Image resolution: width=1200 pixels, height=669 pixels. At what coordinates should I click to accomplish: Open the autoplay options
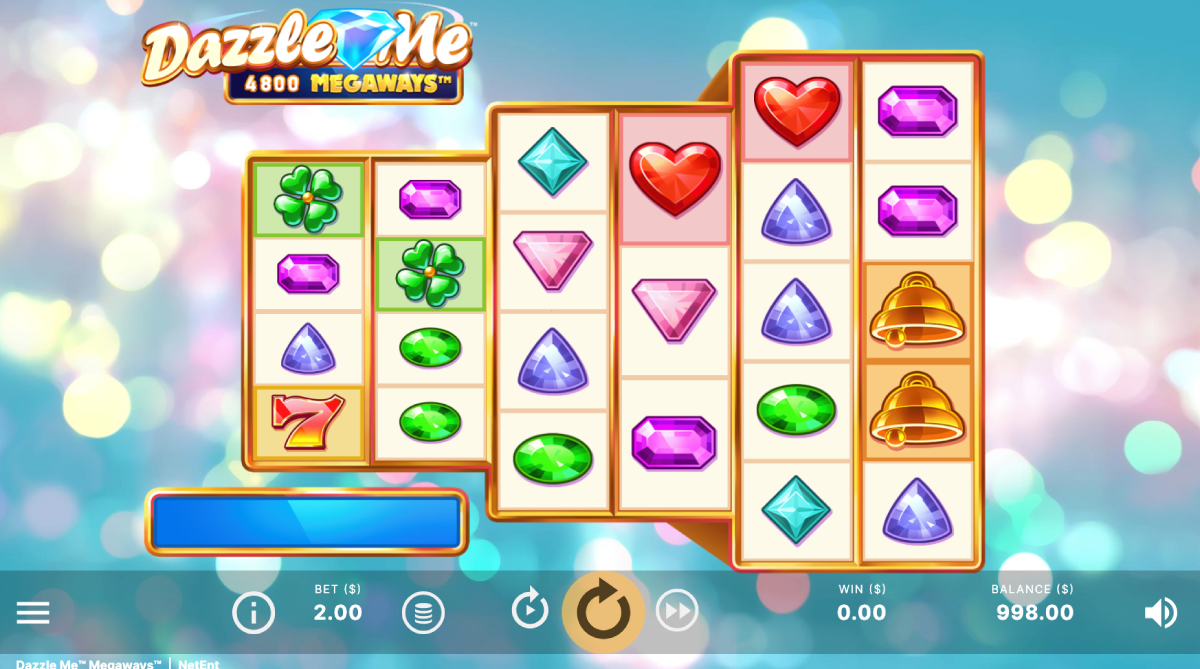tap(530, 609)
